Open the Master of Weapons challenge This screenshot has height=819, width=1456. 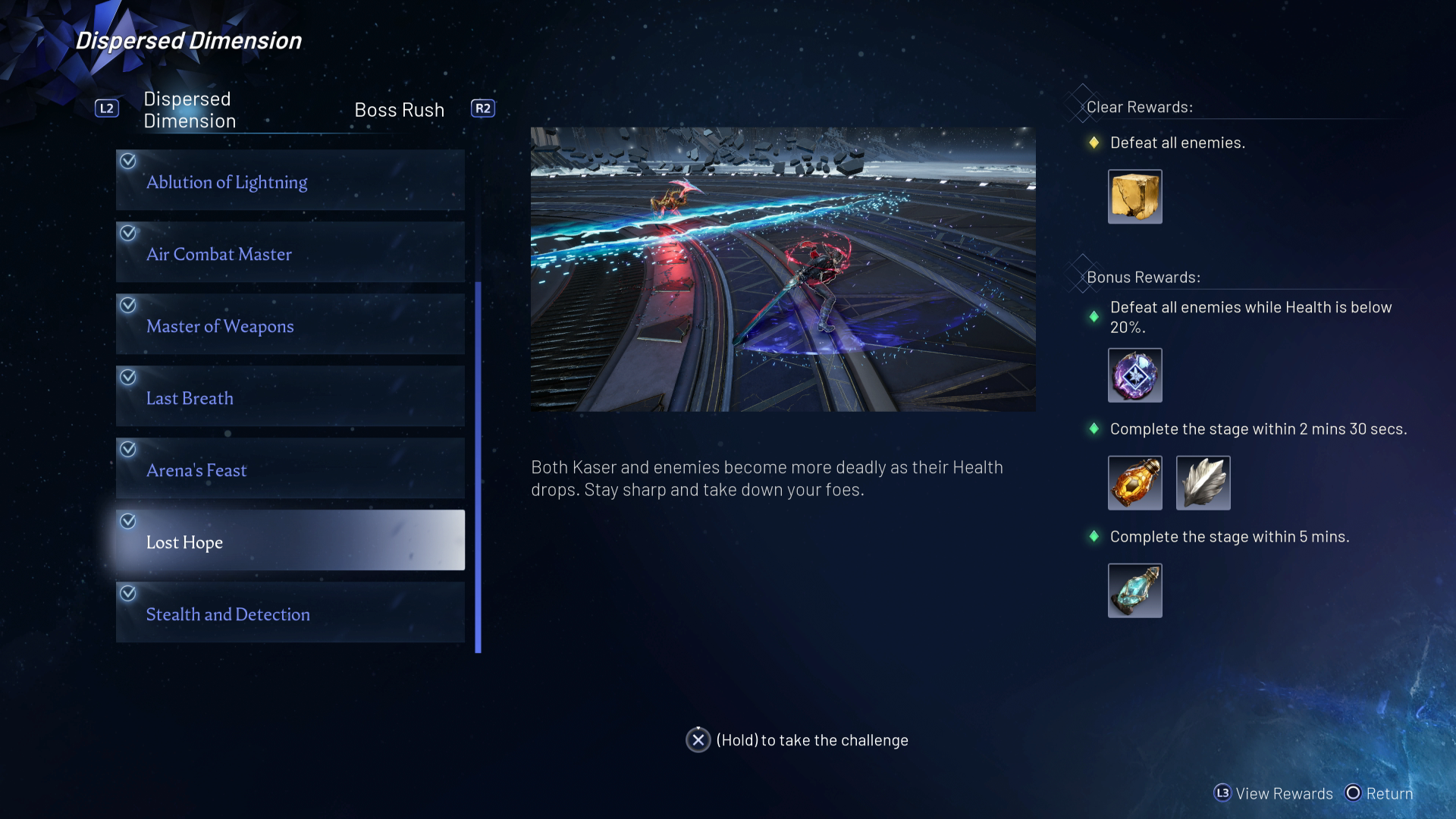(x=290, y=325)
